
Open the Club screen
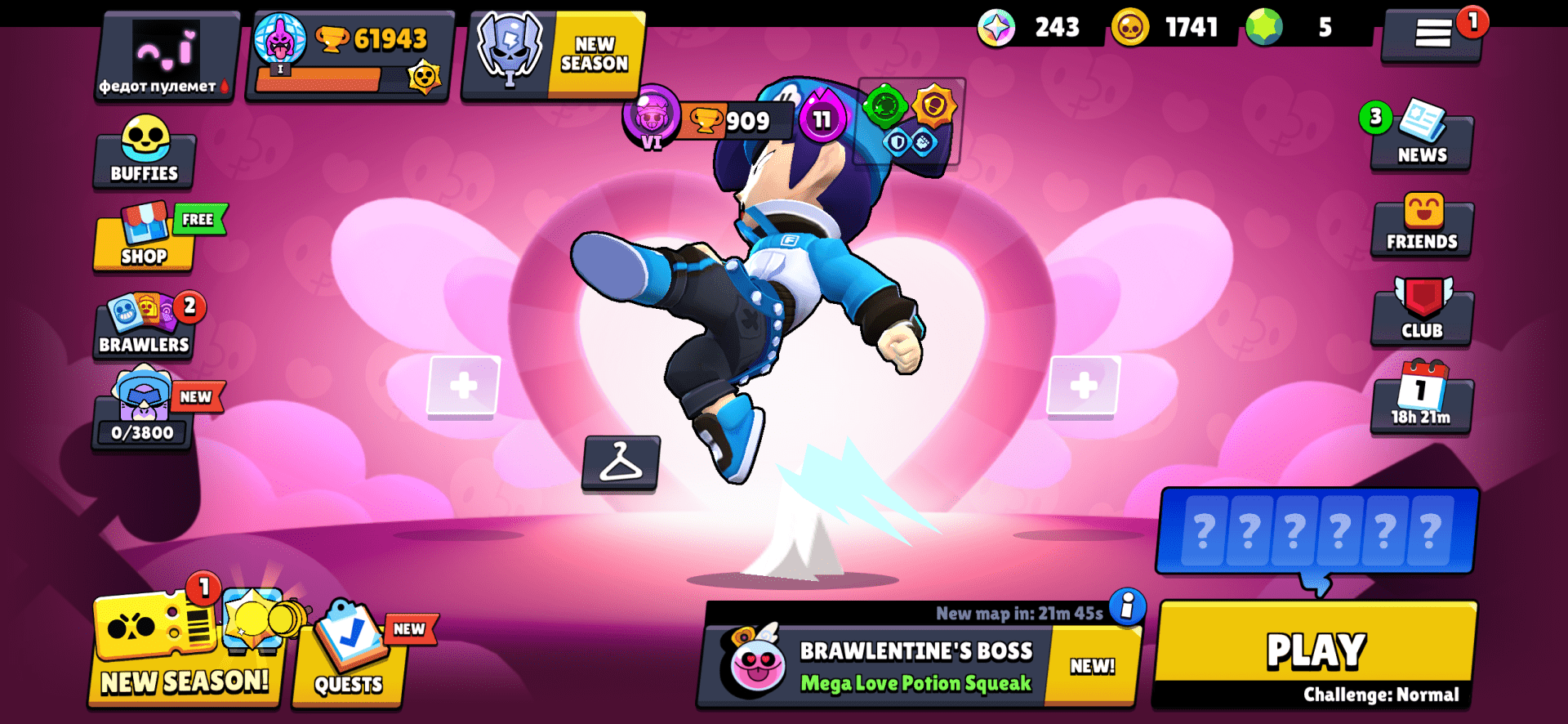pos(1422,315)
